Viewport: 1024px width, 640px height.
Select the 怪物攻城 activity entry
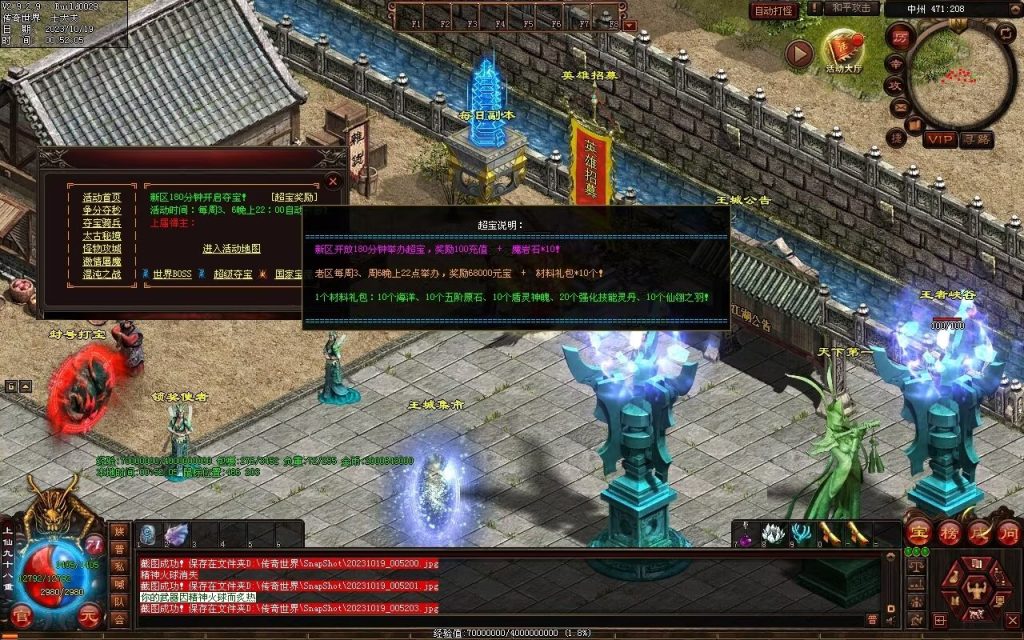(x=101, y=248)
